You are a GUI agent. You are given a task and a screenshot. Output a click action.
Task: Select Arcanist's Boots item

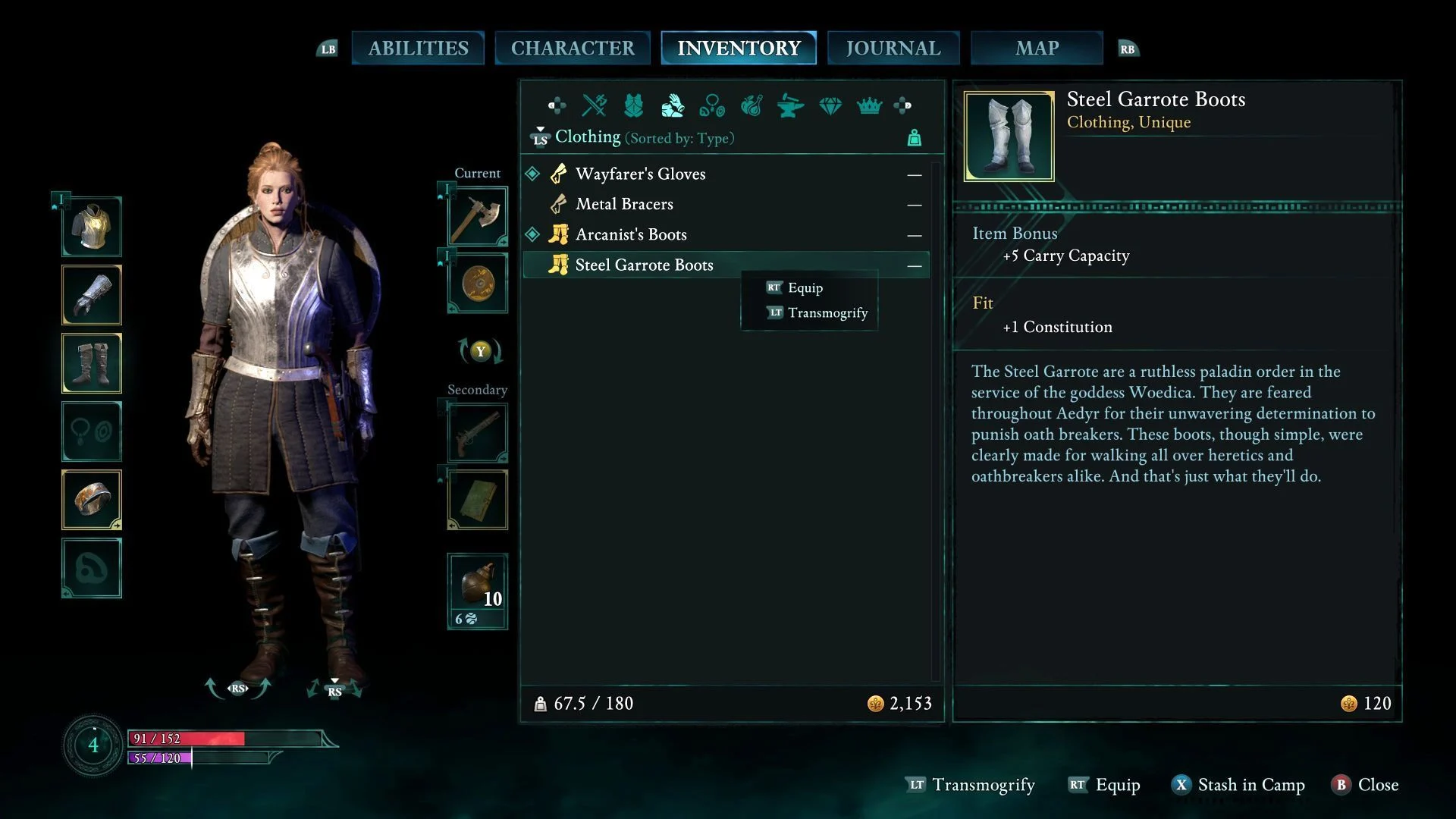click(631, 234)
